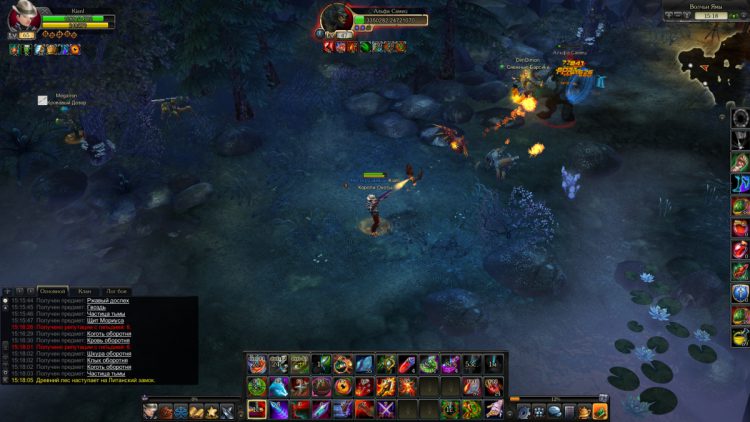
Task: Click the Альфа-Самец target portrait
Action: coord(335,17)
